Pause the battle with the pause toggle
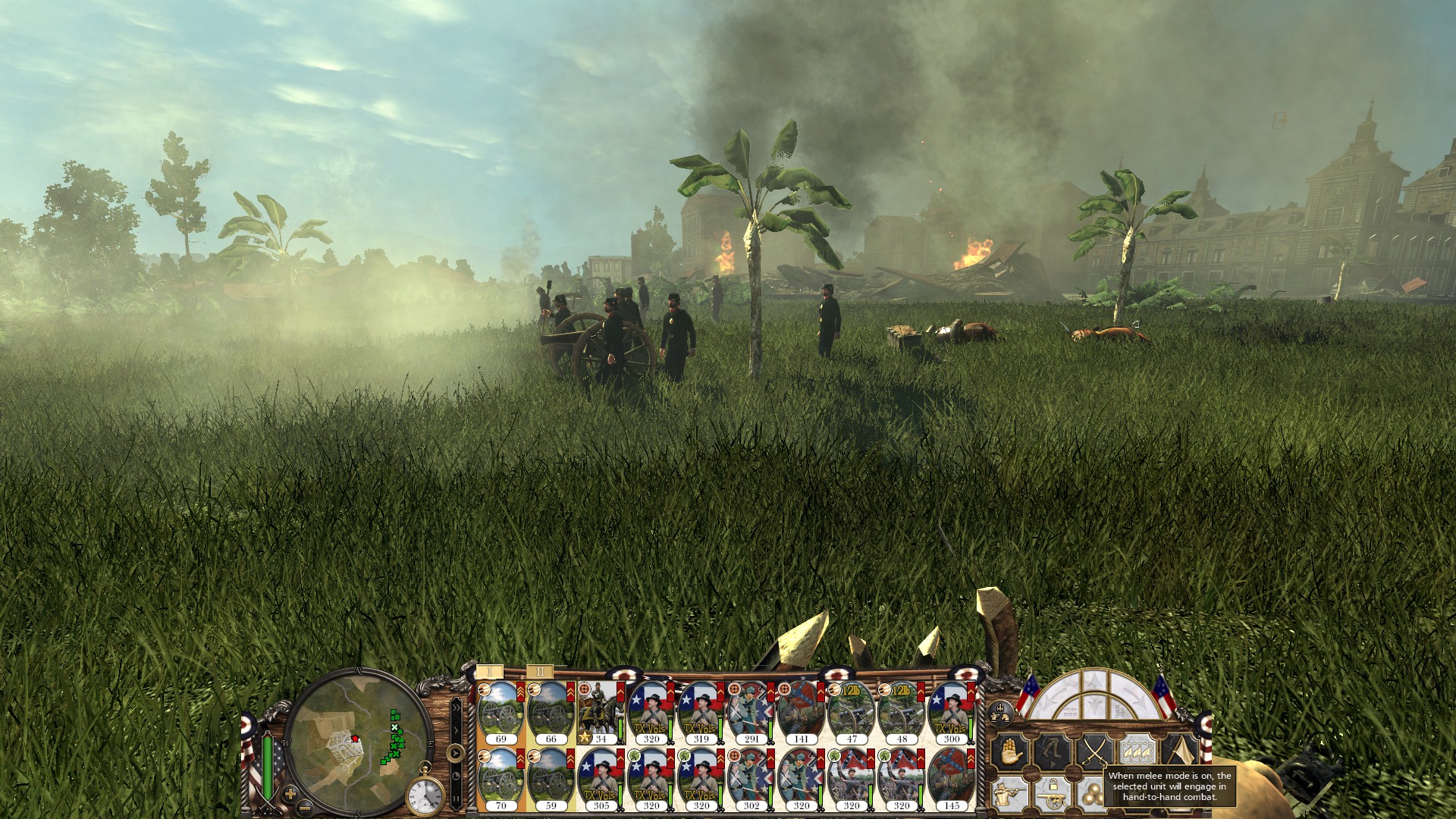The height and width of the screenshot is (819, 1456). (x=455, y=799)
